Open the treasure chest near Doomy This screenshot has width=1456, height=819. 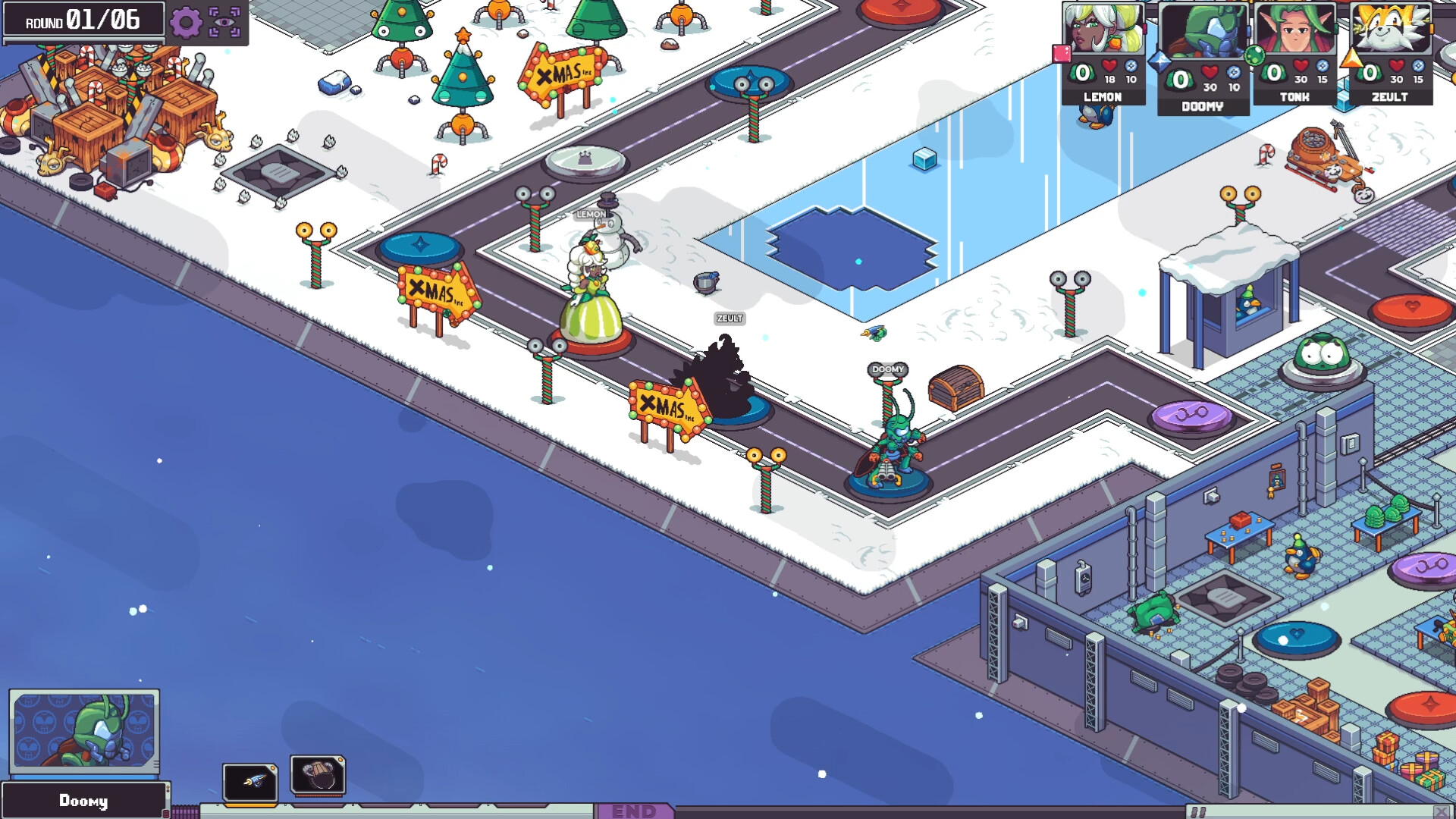click(954, 388)
